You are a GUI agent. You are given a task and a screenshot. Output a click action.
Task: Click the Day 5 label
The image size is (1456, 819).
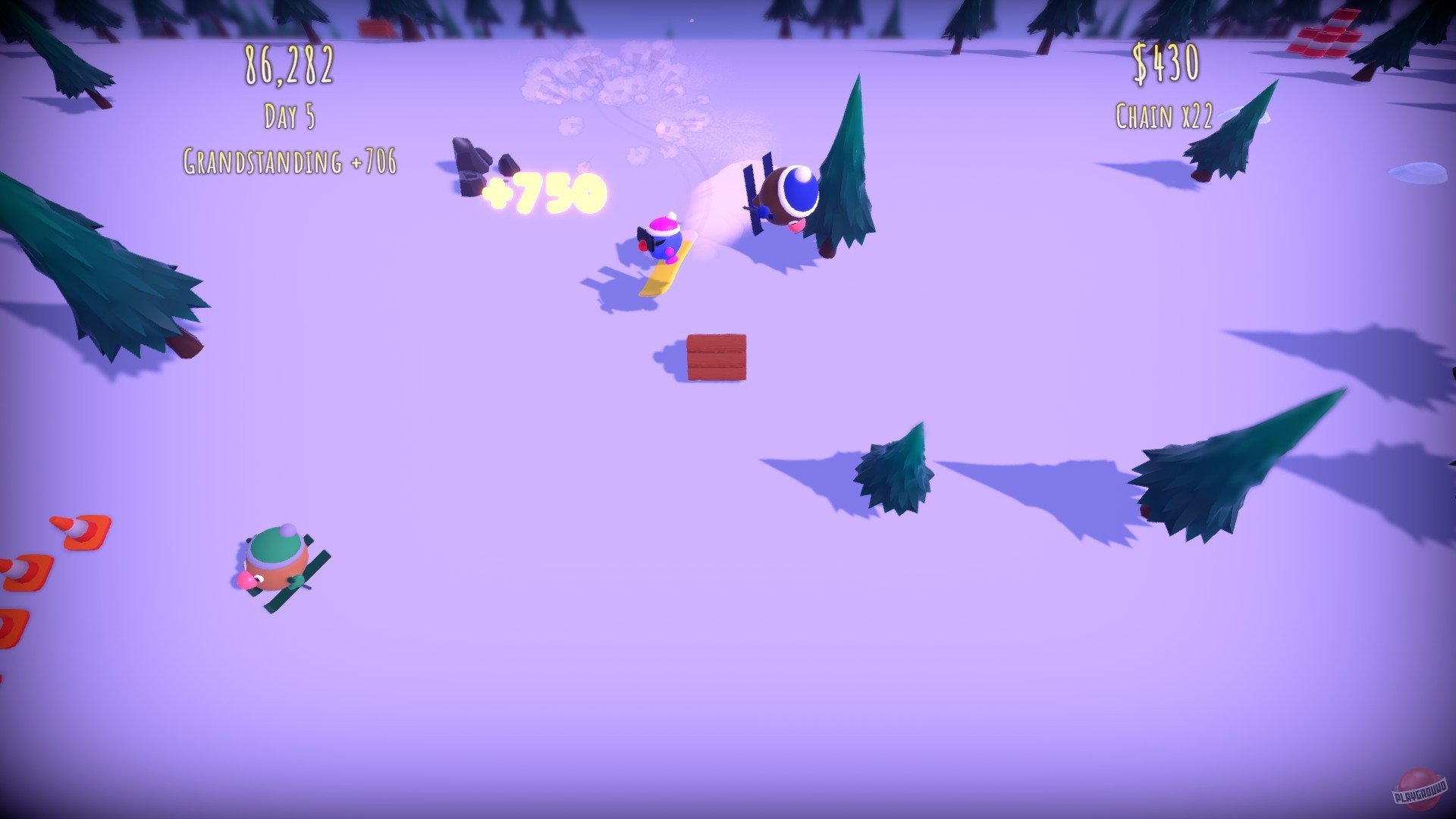coord(288,115)
